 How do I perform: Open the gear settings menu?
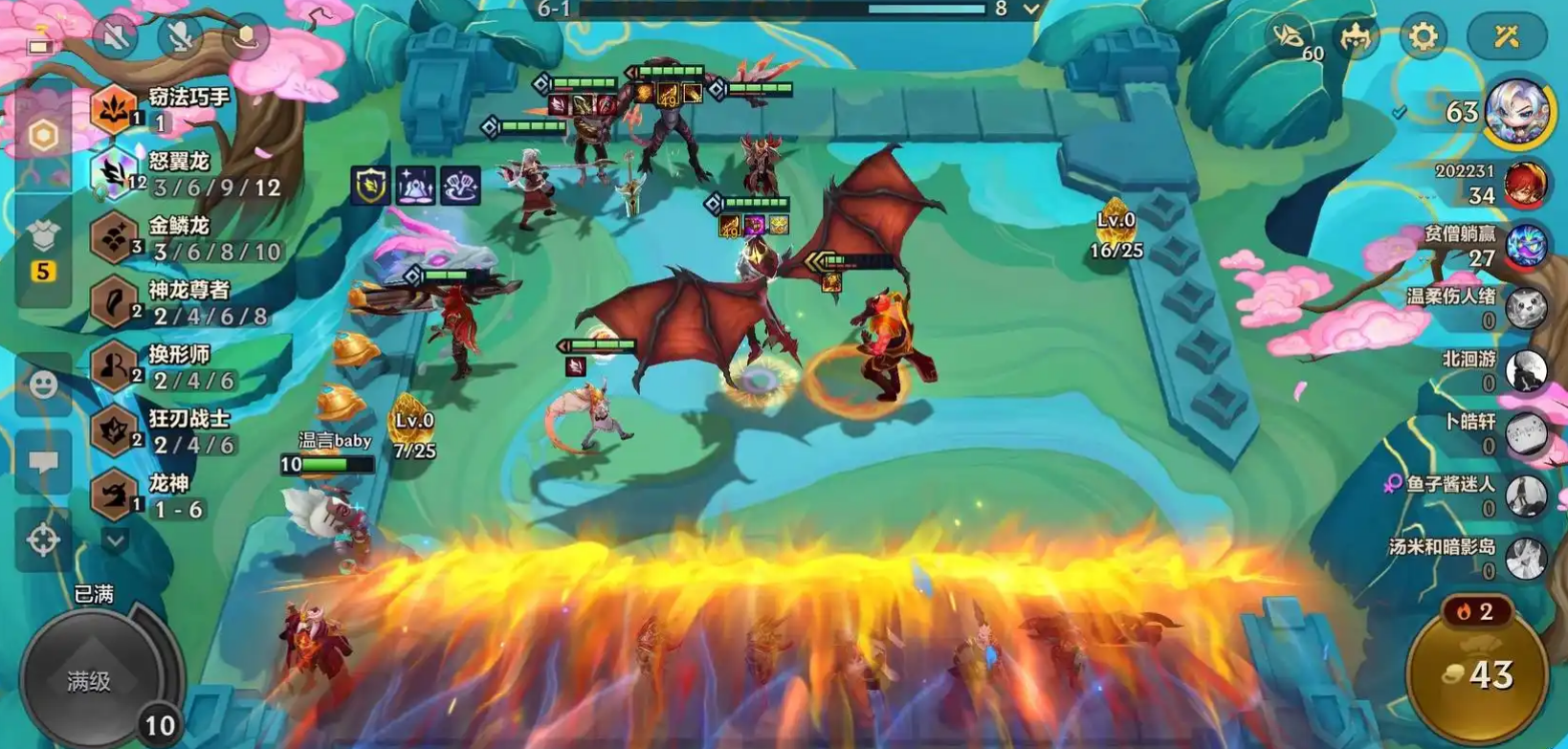[x=1423, y=37]
